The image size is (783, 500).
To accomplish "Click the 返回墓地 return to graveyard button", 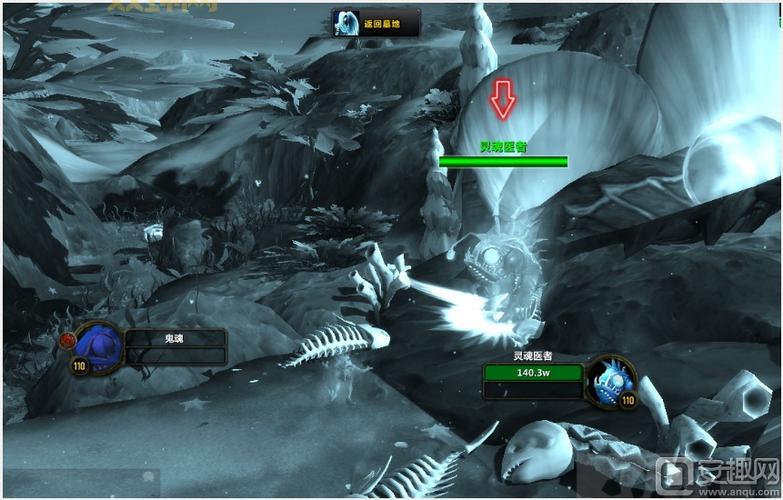I will click(x=376, y=23).
